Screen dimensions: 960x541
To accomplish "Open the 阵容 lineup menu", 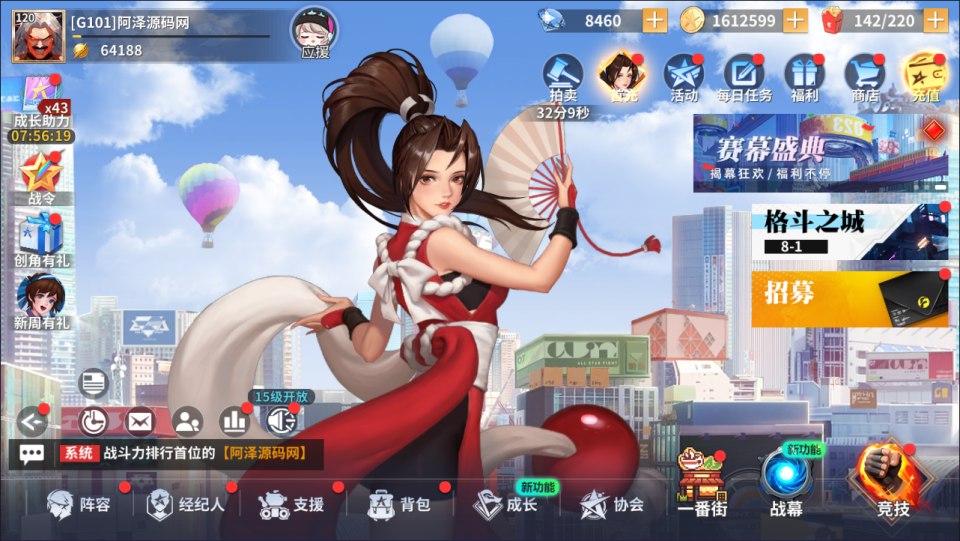I will [x=80, y=504].
